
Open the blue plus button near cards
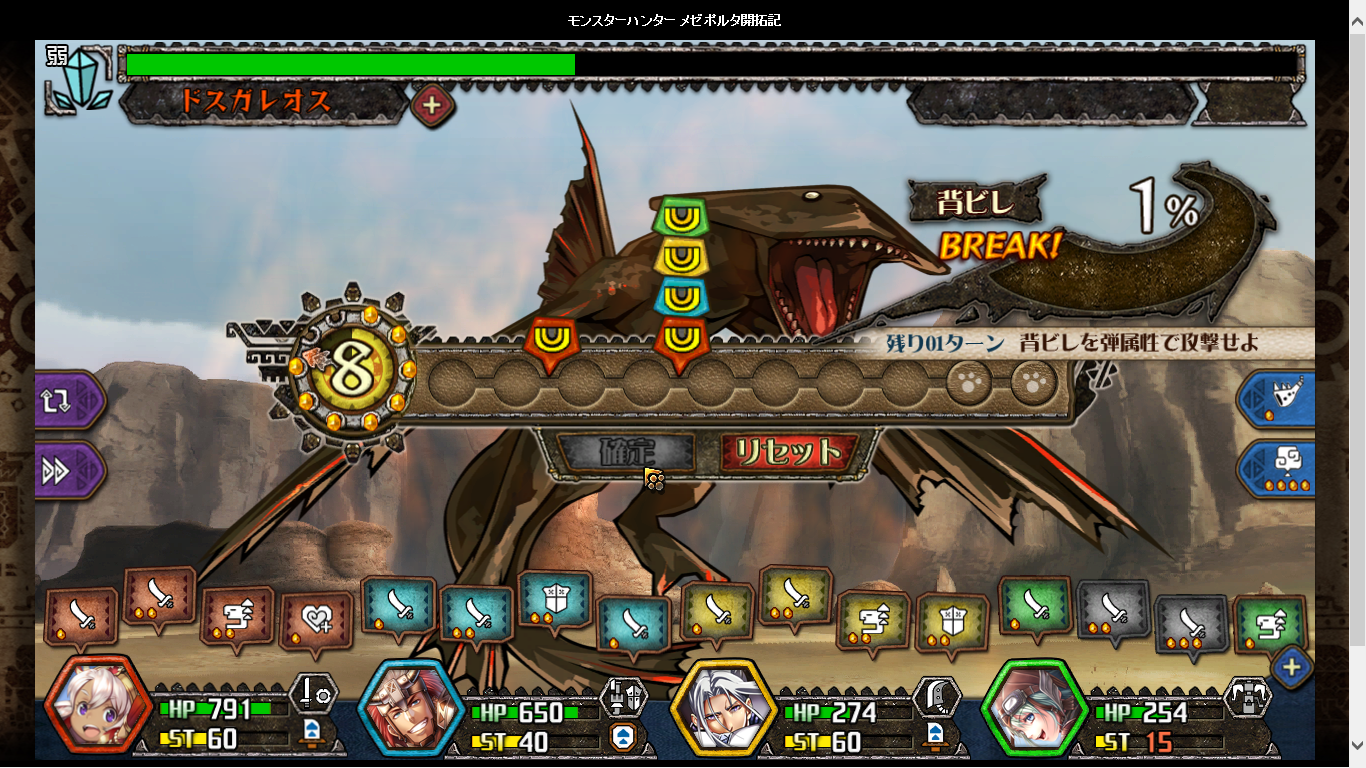click(x=1291, y=667)
